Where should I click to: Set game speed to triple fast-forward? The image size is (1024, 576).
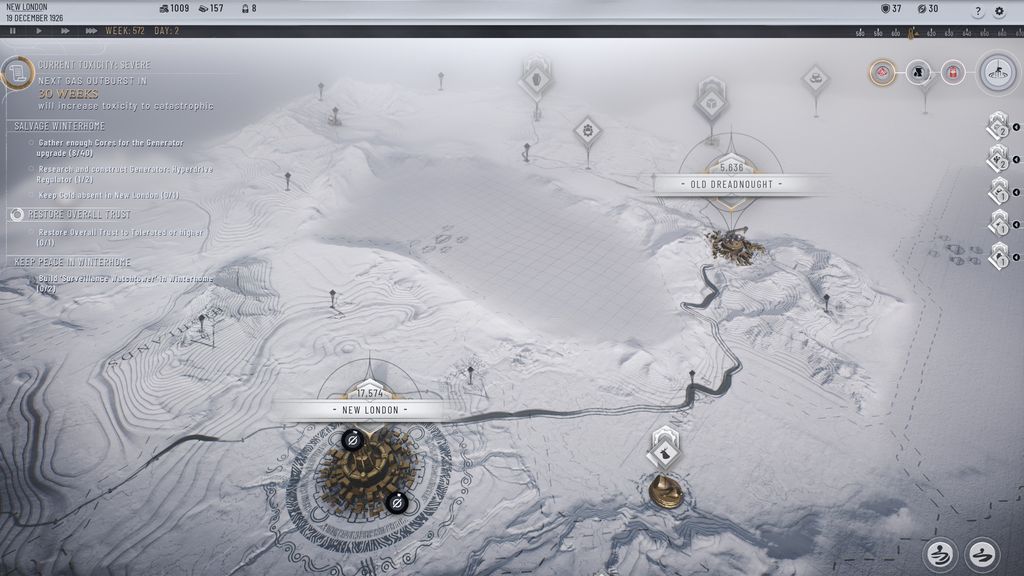click(x=91, y=31)
